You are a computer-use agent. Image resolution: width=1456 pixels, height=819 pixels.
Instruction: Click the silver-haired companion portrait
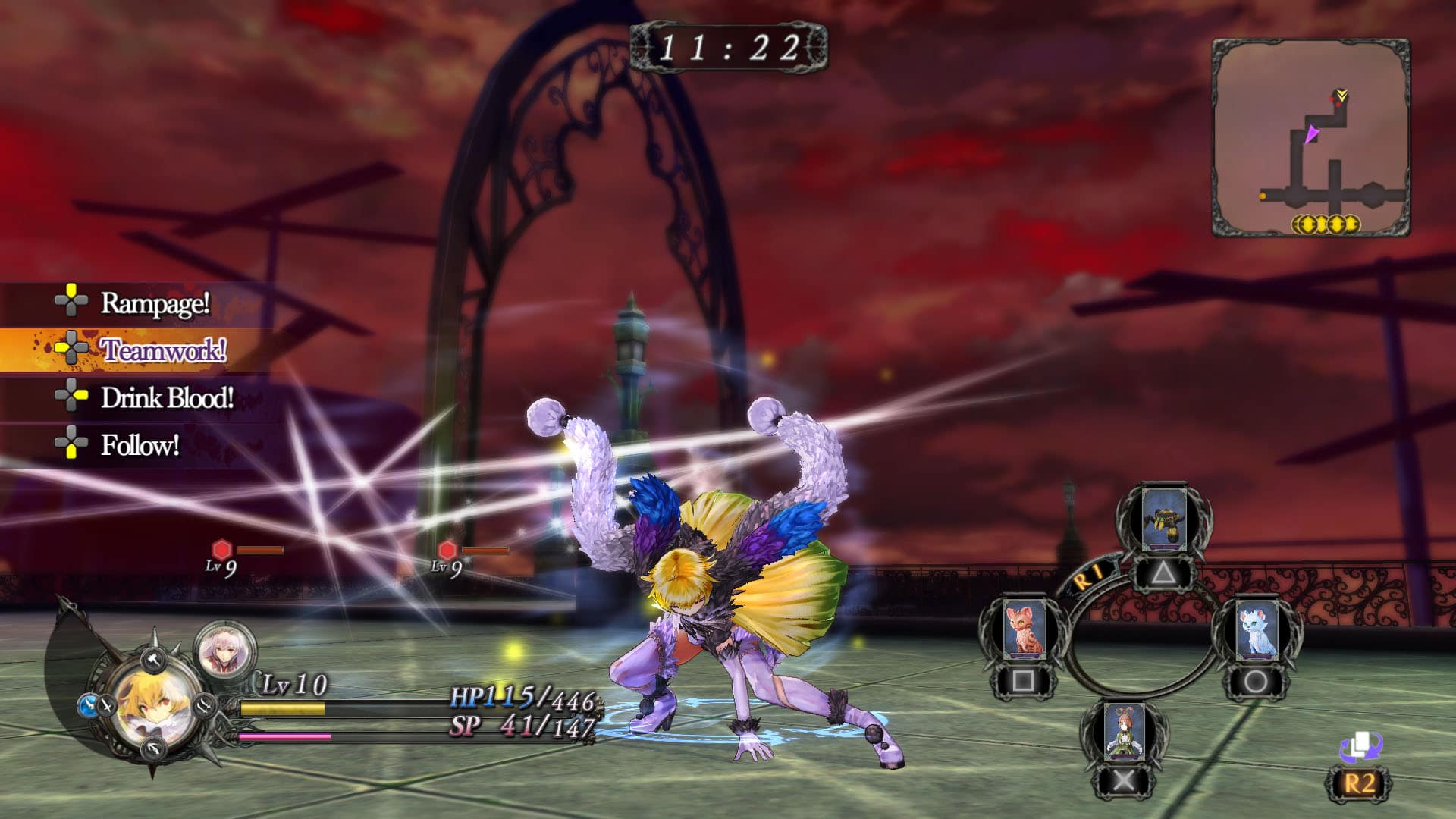[x=225, y=650]
